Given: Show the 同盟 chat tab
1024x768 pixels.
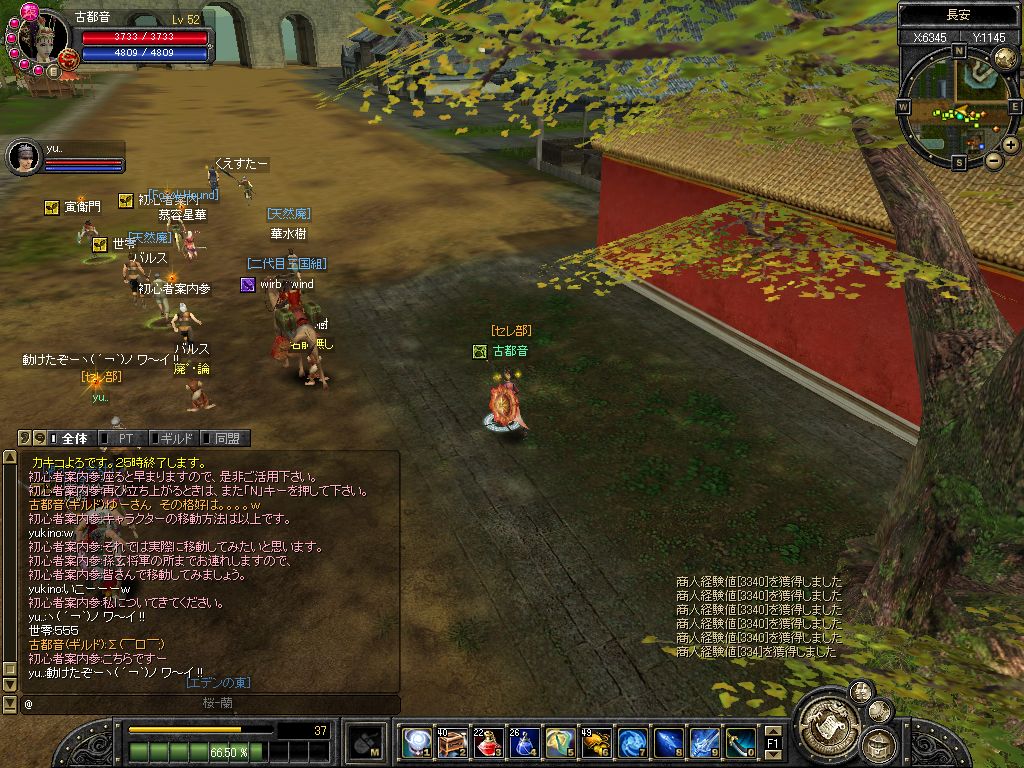Looking at the screenshot, I should point(226,438).
